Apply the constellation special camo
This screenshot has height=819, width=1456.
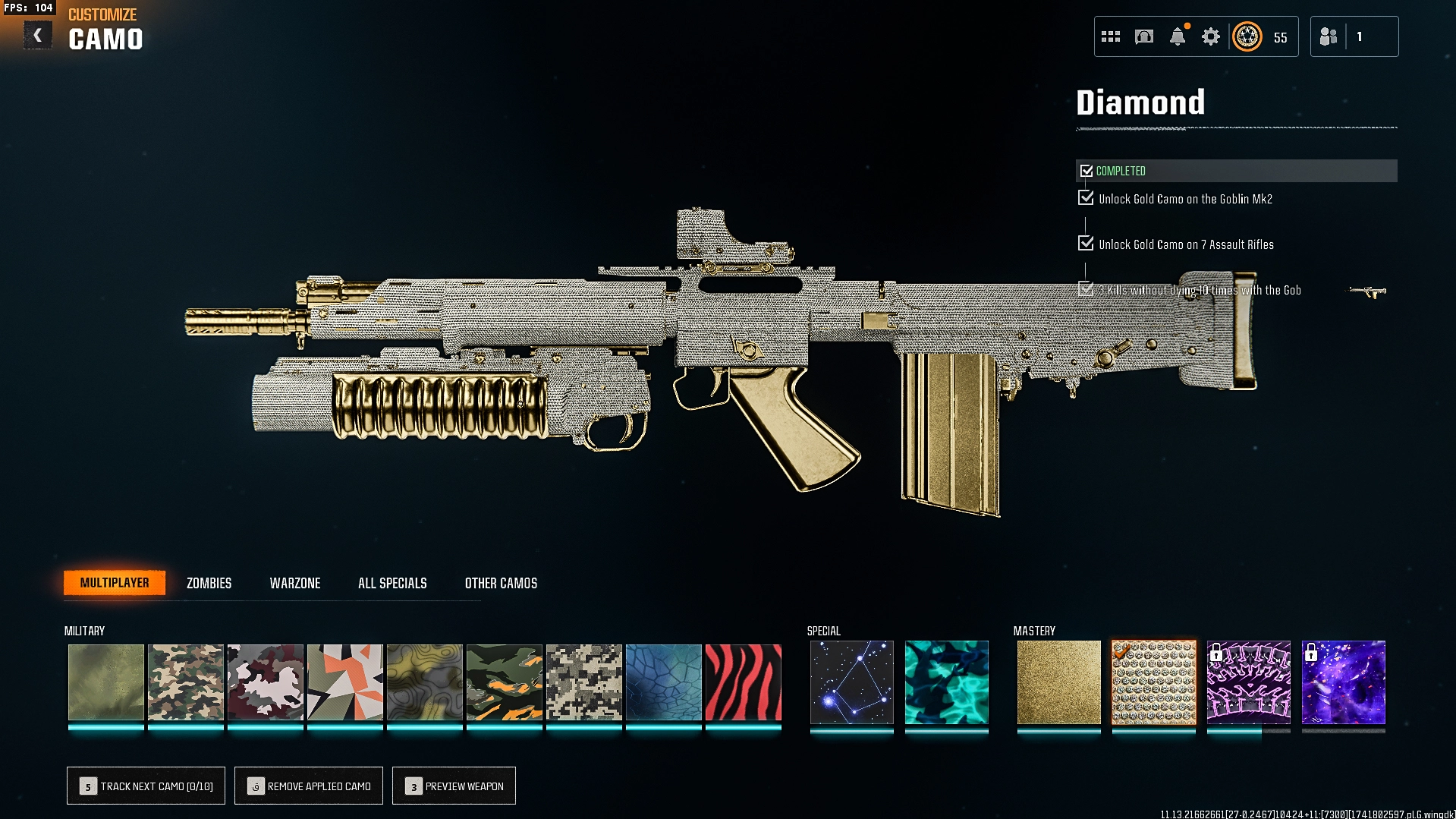coord(851,682)
